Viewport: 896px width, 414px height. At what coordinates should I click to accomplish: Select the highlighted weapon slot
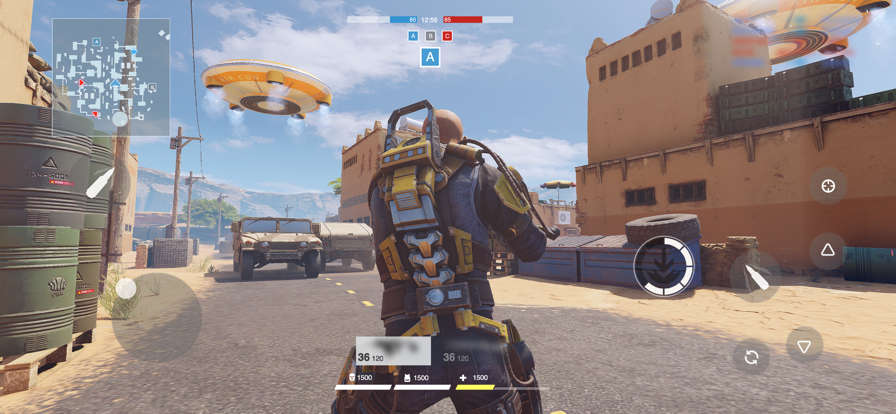pos(393,351)
